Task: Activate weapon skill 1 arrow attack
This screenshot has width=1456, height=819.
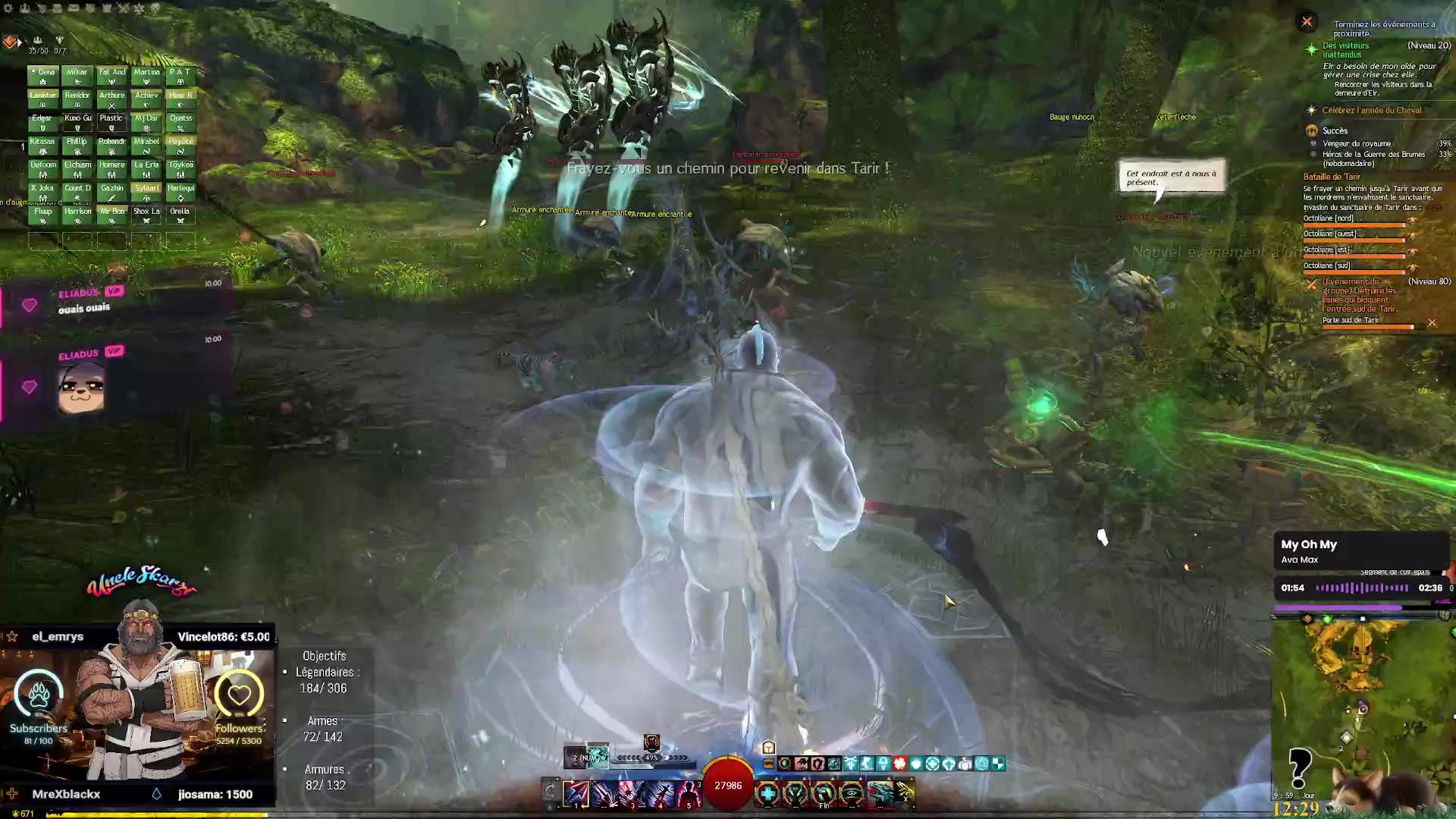Action: 576,793
